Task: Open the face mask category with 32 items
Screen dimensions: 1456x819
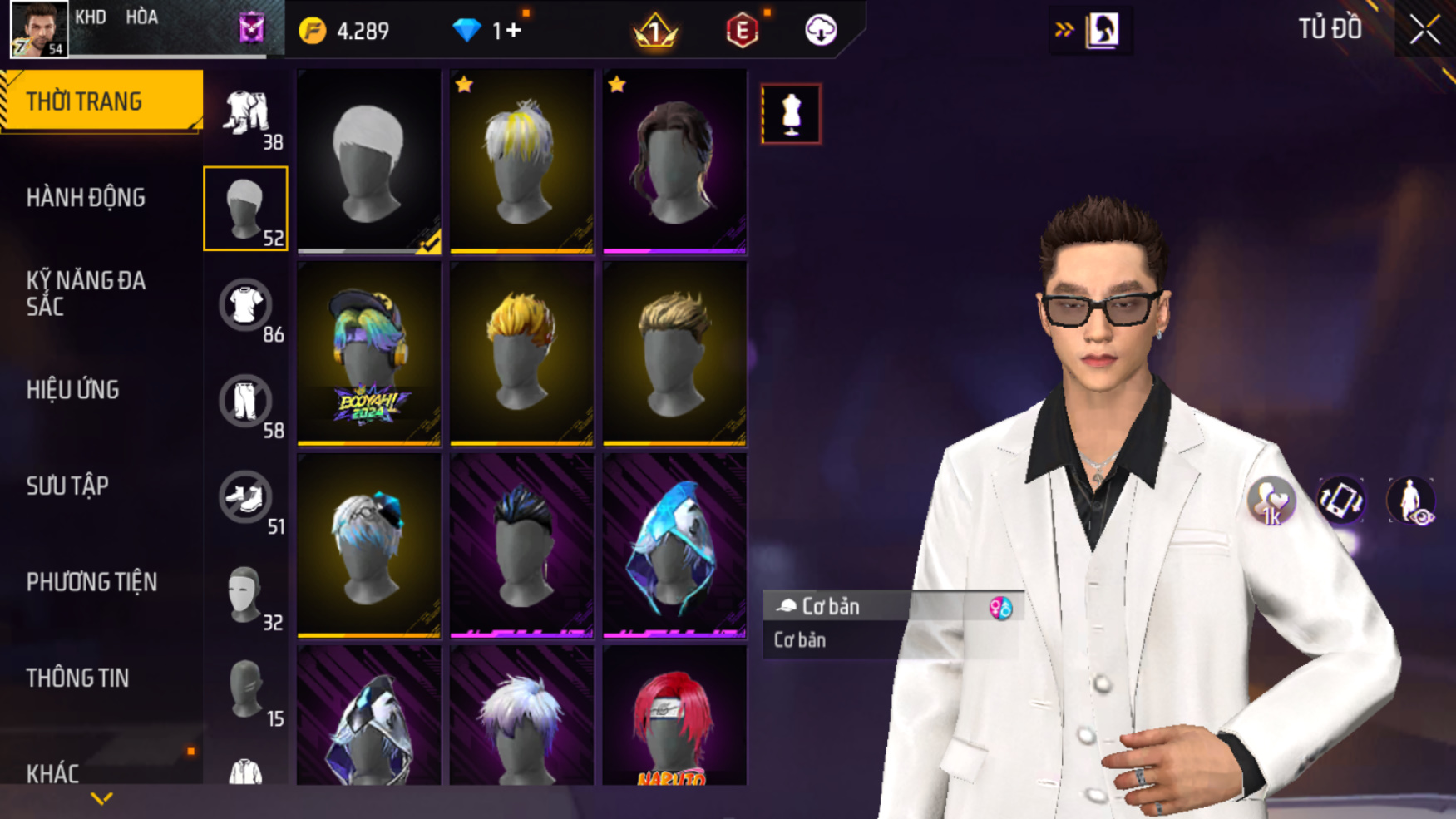Action: pyautogui.click(x=246, y=594)
